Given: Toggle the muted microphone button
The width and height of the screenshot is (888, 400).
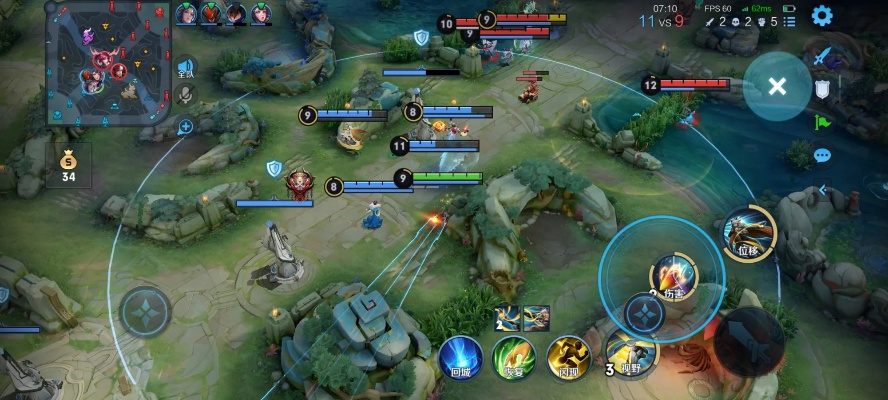Looking at the screenshot, I should pos(185,95).
